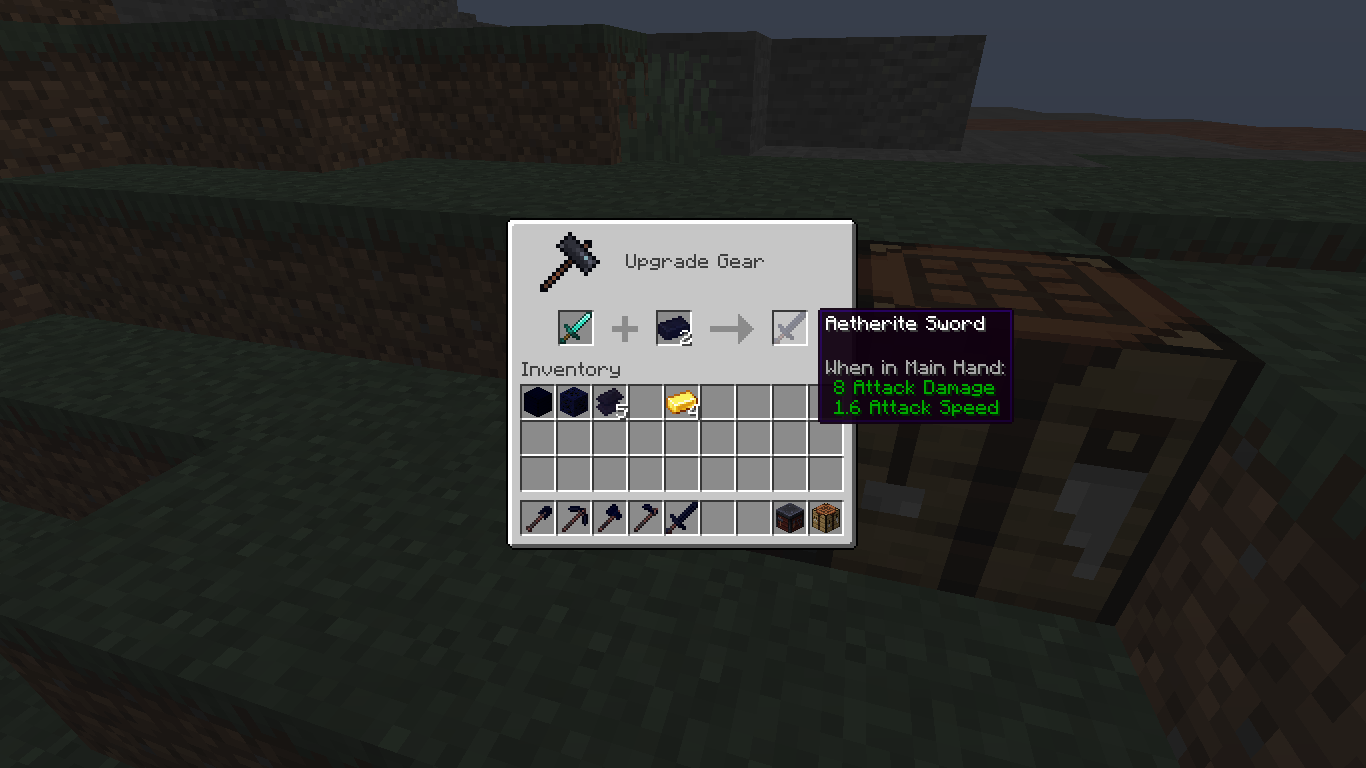
Task: Click the Upgrade Gear title text
Action: pos(693,261)
